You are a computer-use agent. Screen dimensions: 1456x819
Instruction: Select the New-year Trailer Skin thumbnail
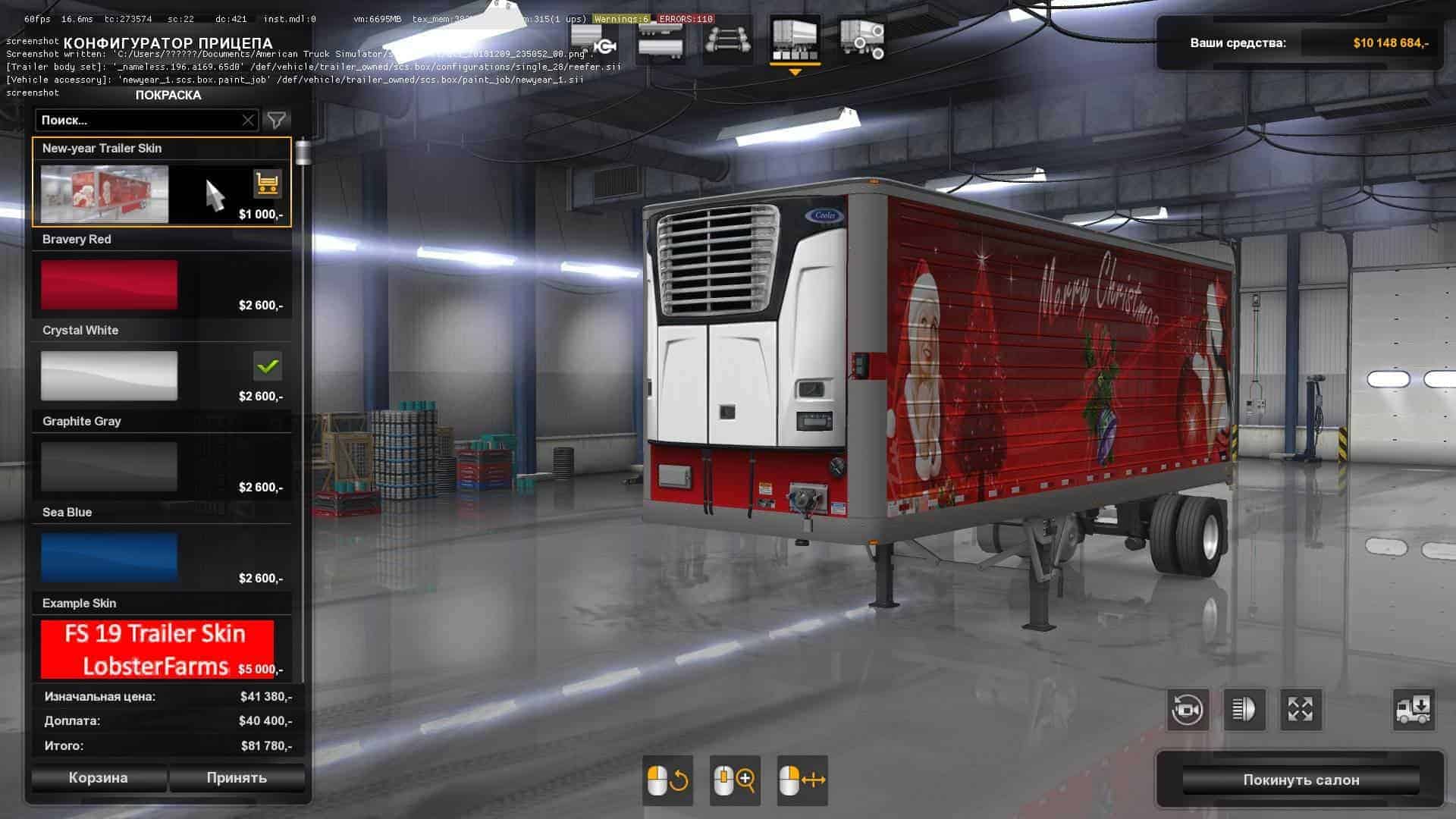[105, 195]
